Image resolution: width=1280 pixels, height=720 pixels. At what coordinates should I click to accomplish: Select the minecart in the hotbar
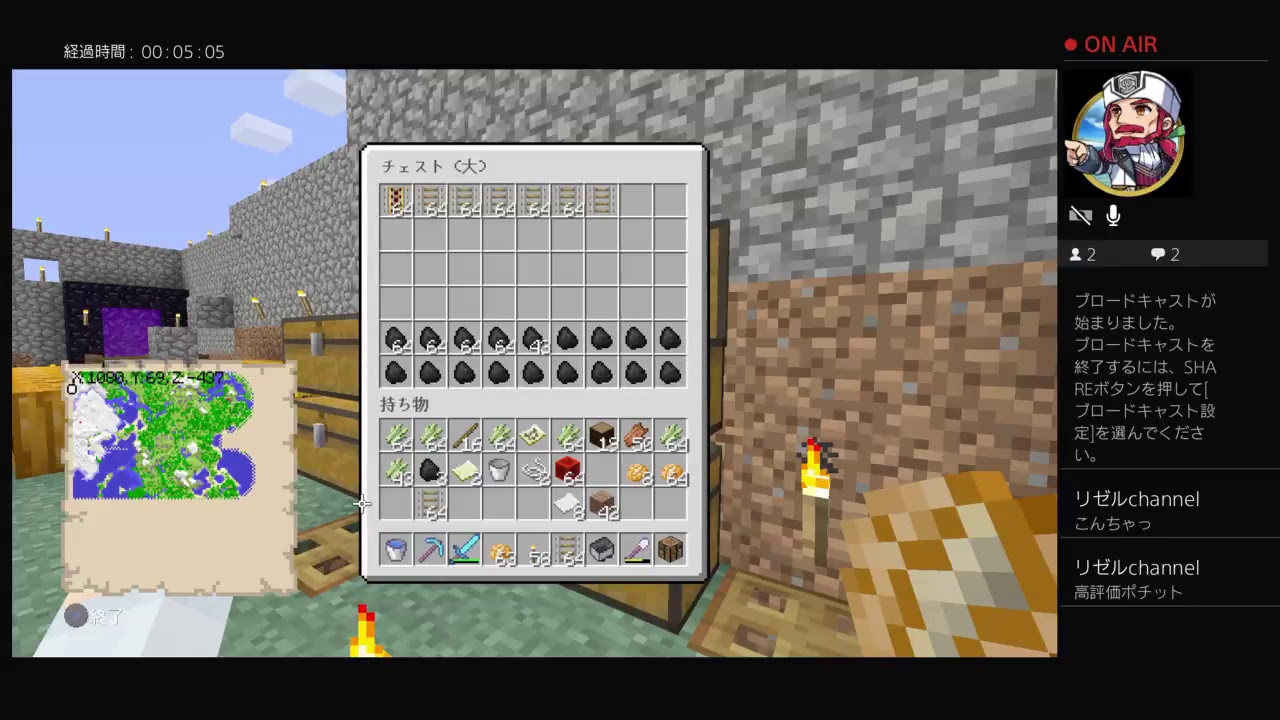601,549
